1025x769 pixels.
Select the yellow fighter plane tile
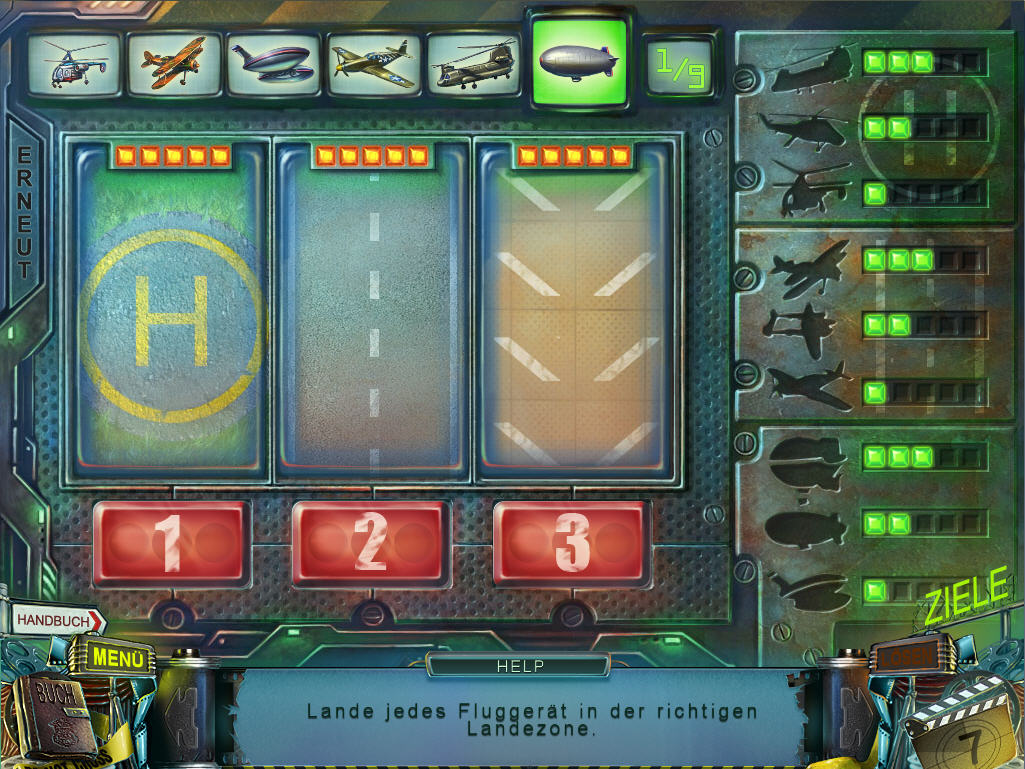tap(374, 64)
